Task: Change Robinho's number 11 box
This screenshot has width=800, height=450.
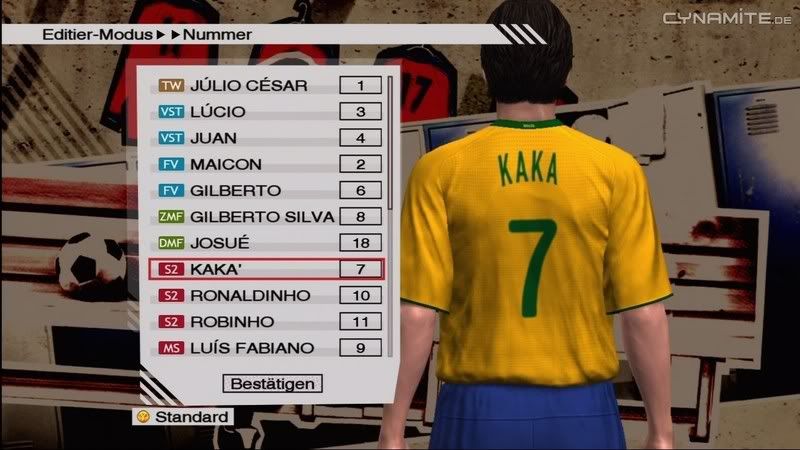Action: coord(360,322)
